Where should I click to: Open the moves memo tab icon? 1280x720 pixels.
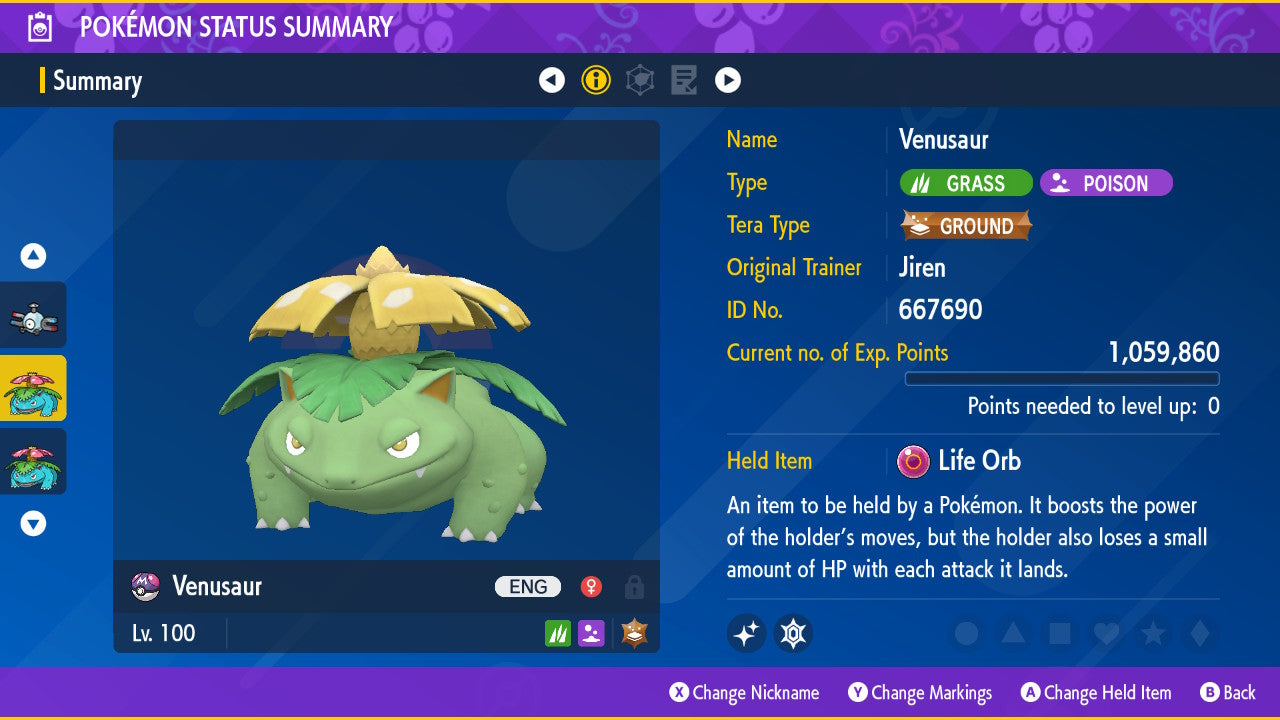[684, 81]
